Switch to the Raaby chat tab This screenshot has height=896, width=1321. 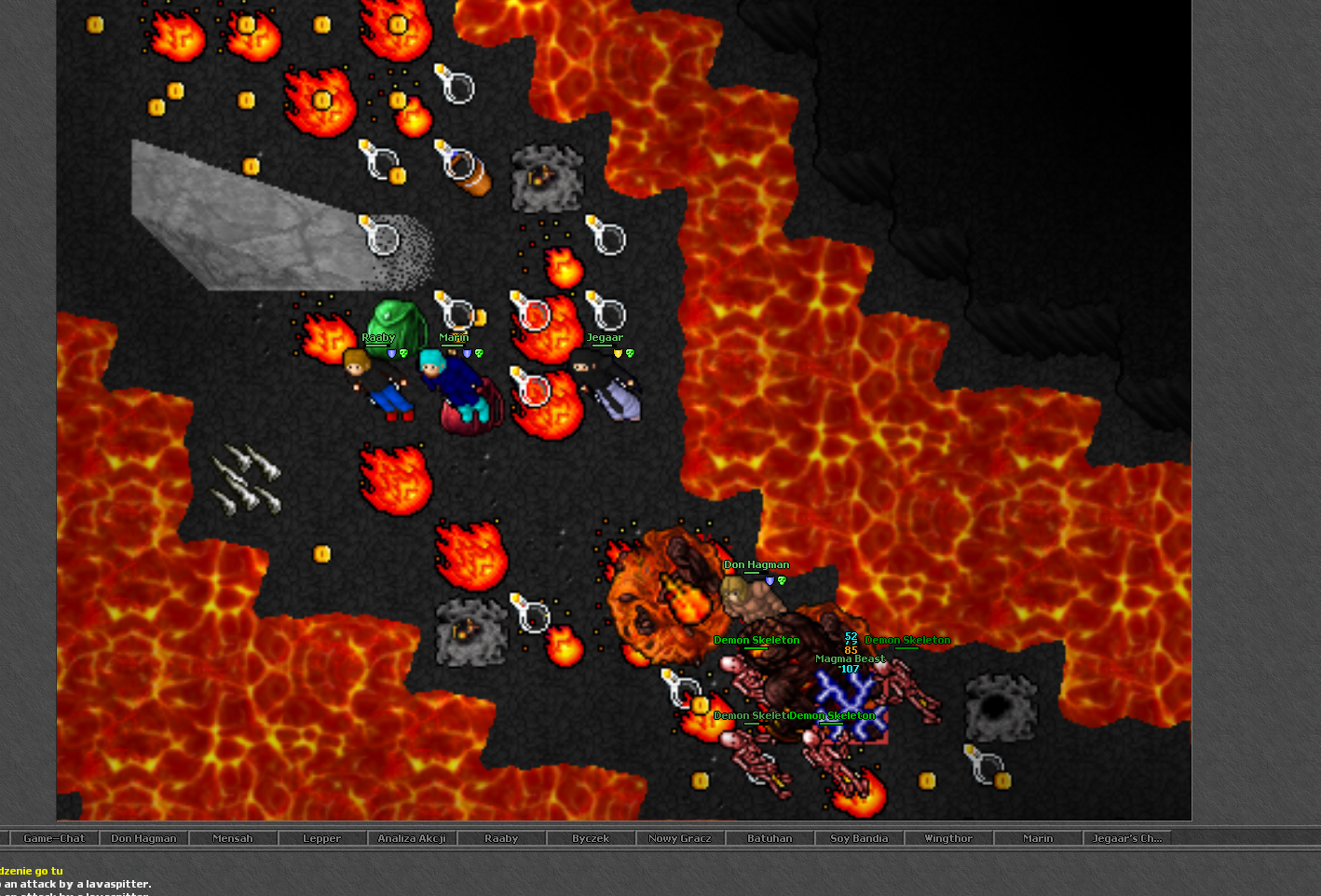pos(501,838)
